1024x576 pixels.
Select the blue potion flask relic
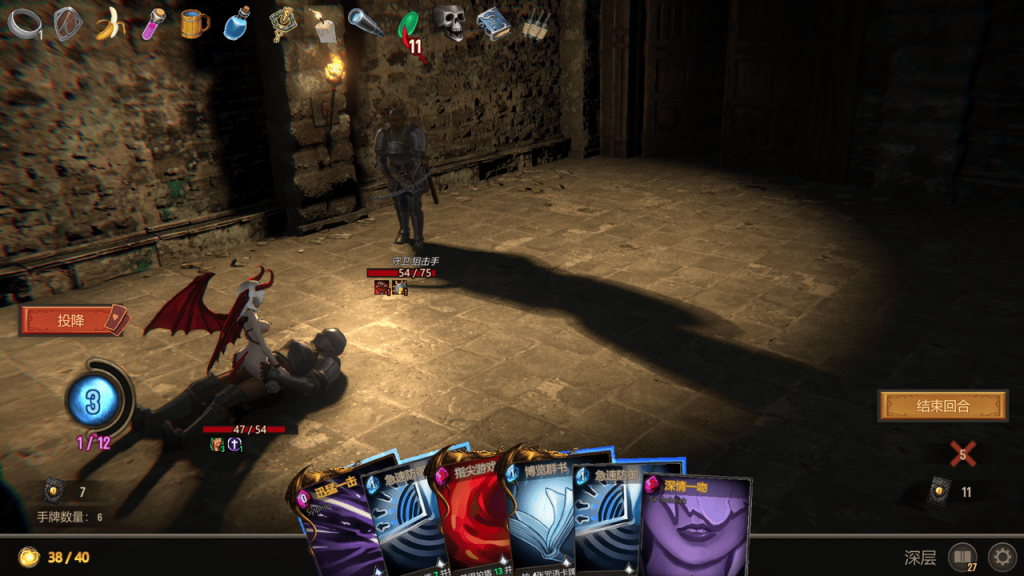tap(237, 23)
